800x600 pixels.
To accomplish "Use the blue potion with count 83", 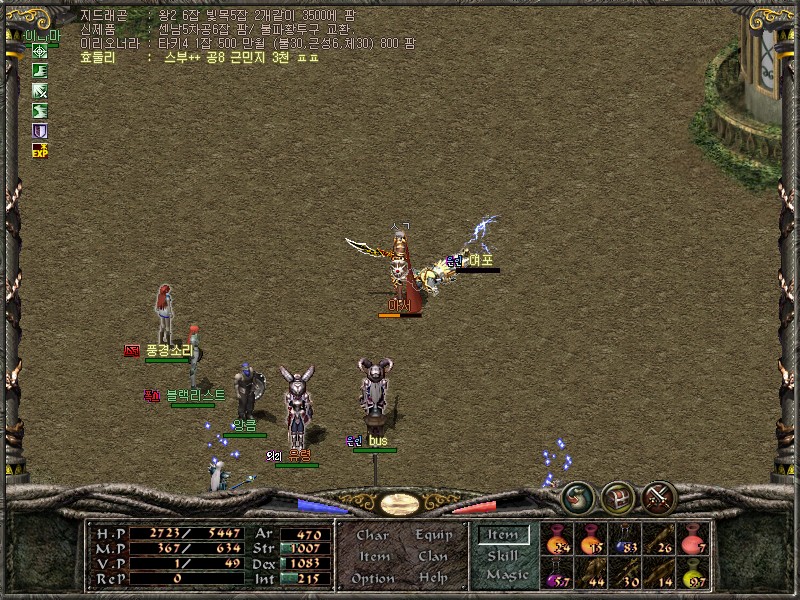I will click(626, 540).
